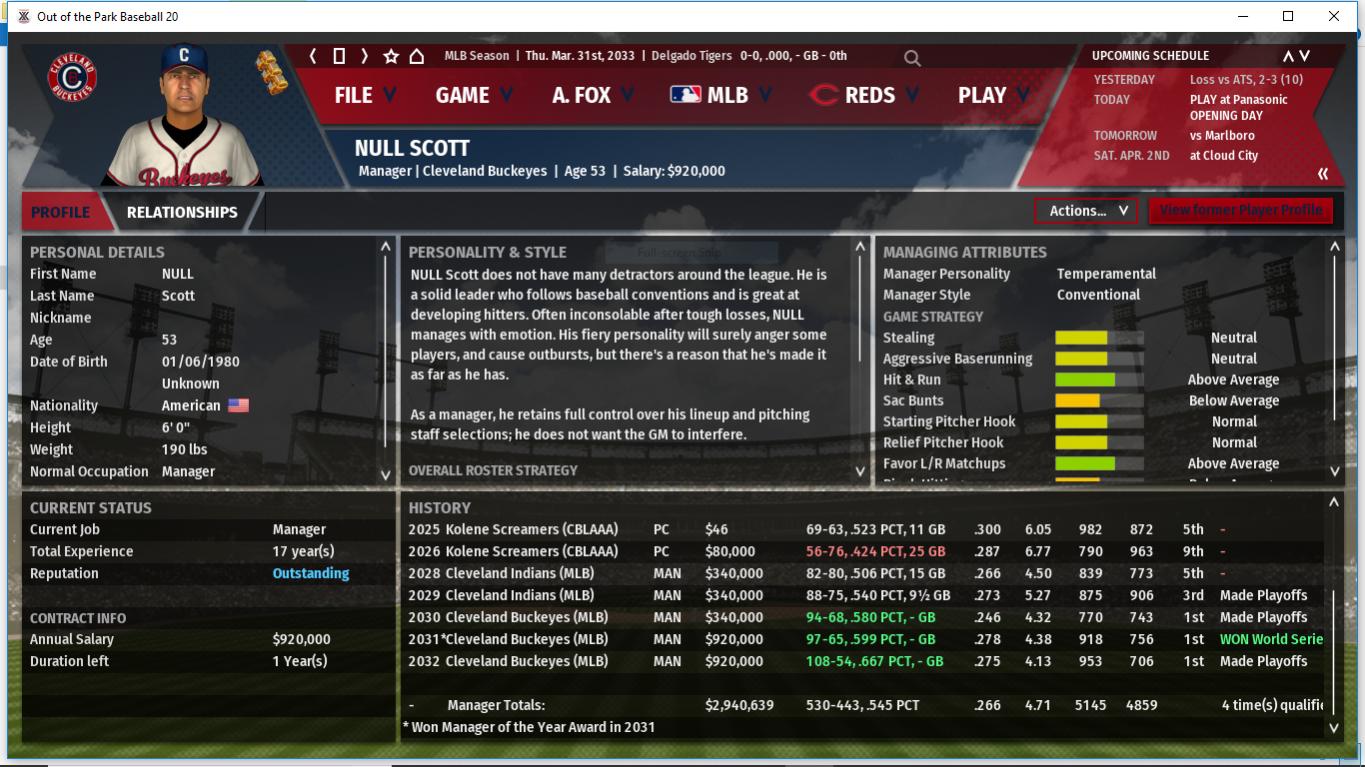The width and height of the screenshot is (1365, 767).
Task: View former Player Profile
Action: pos(1240,210)
